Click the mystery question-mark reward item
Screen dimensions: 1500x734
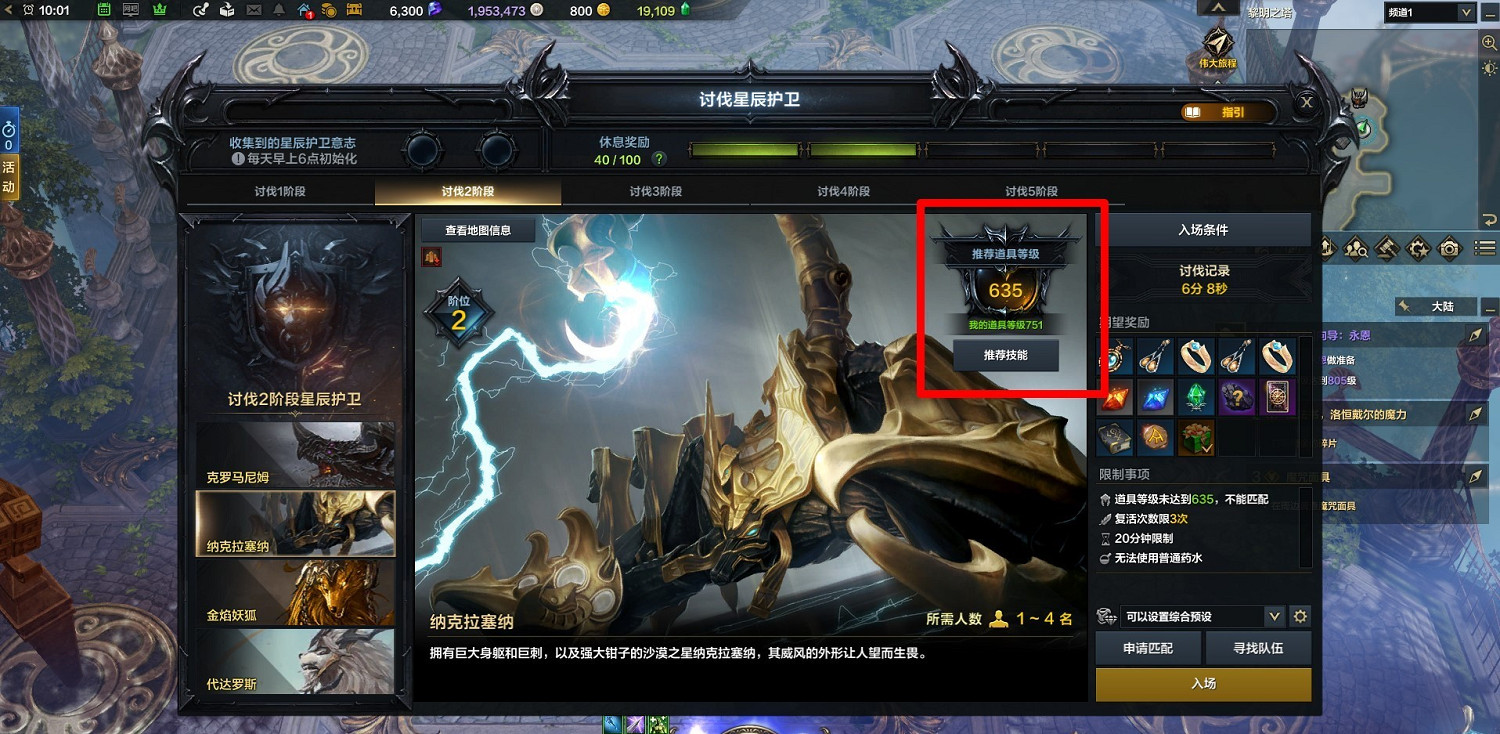pyautogui.click(x=1236, y=397)
